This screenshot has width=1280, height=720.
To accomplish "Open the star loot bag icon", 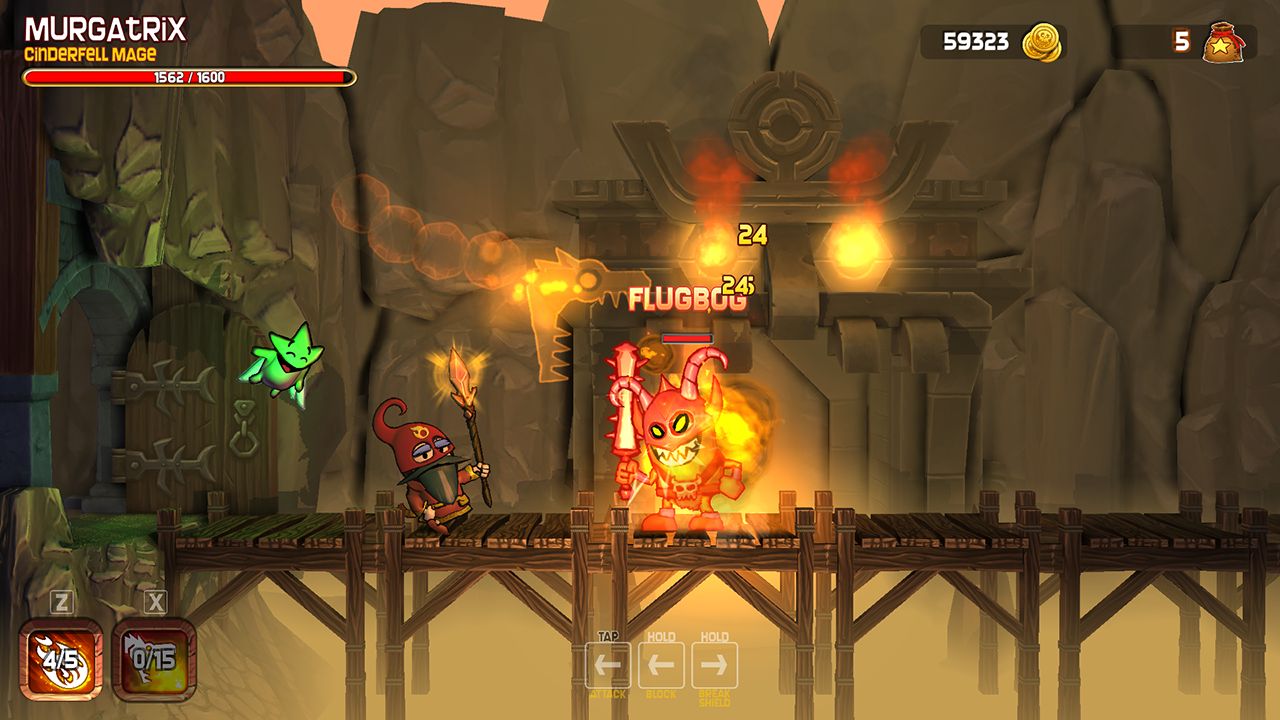I will (x=1224, y=42).
